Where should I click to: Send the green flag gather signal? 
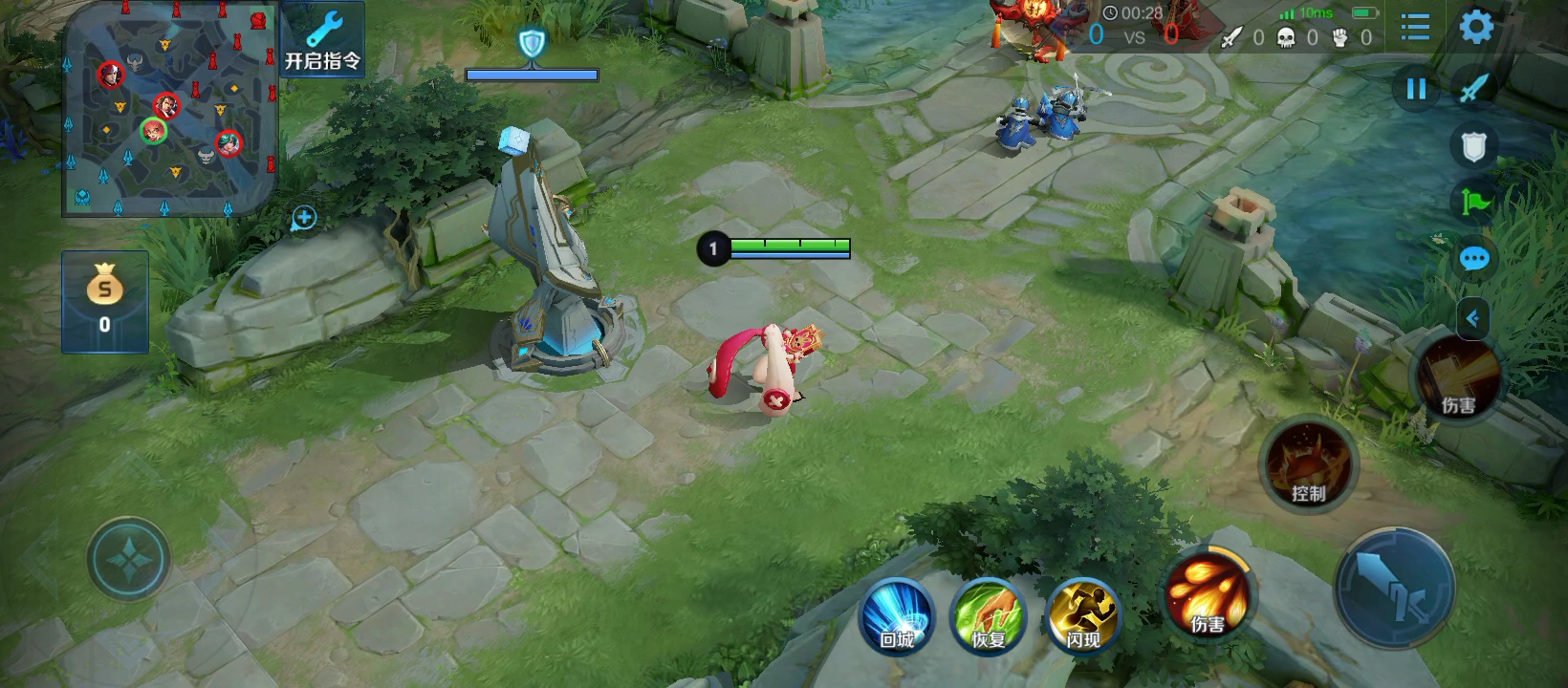(1473, 203)
